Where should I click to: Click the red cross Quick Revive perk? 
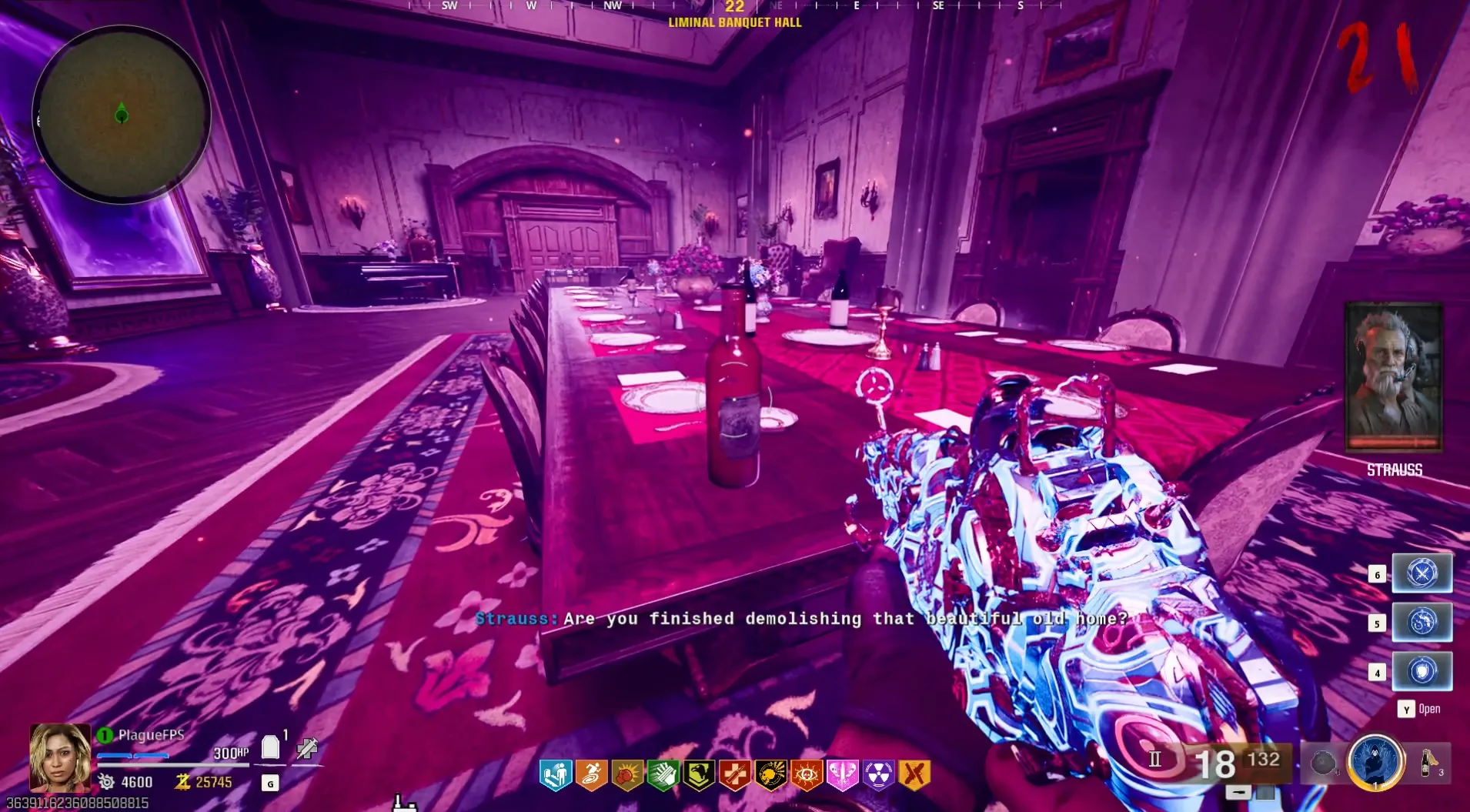(734, 775)
